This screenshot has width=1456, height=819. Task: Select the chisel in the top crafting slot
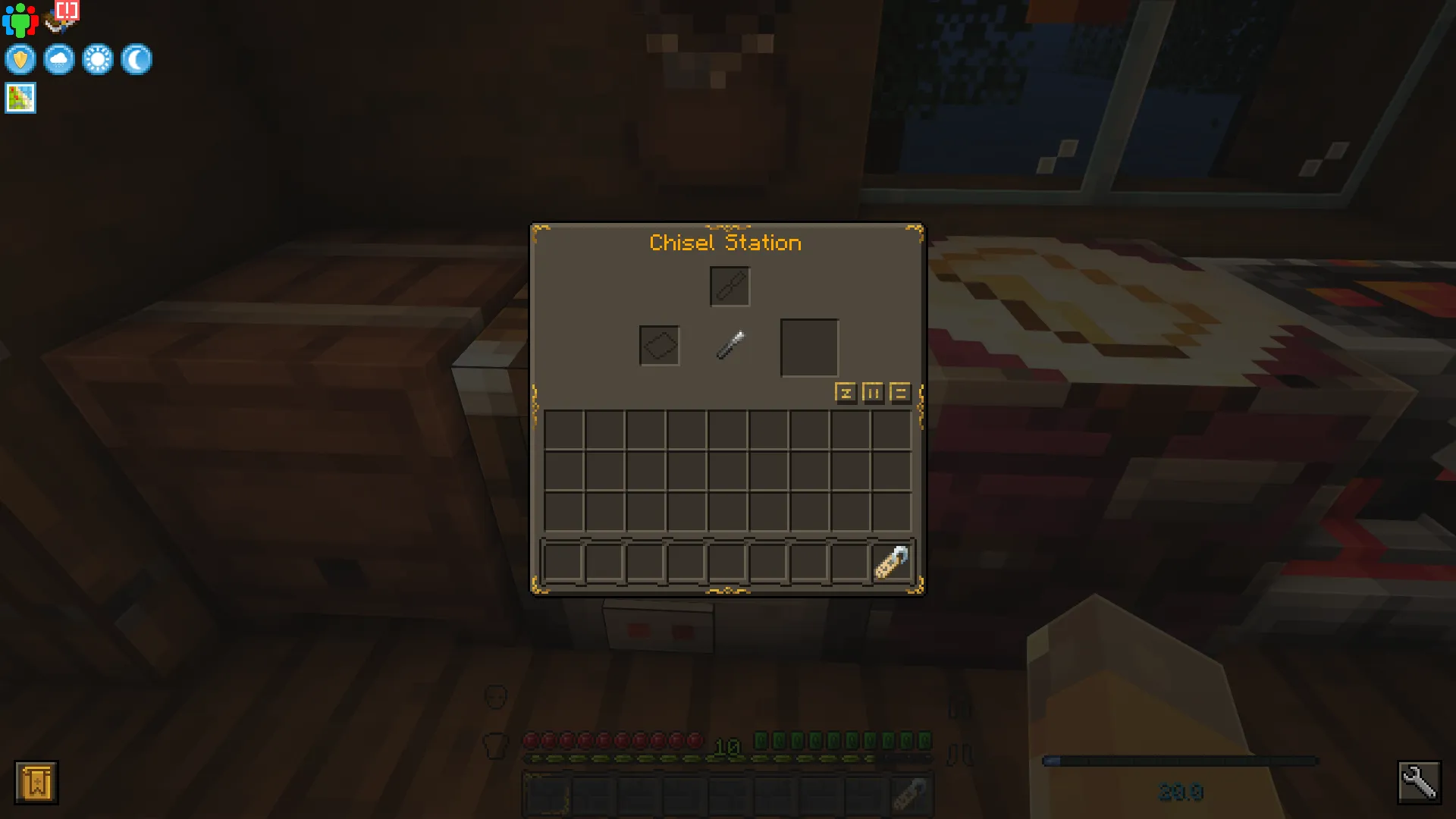(729, 286)
